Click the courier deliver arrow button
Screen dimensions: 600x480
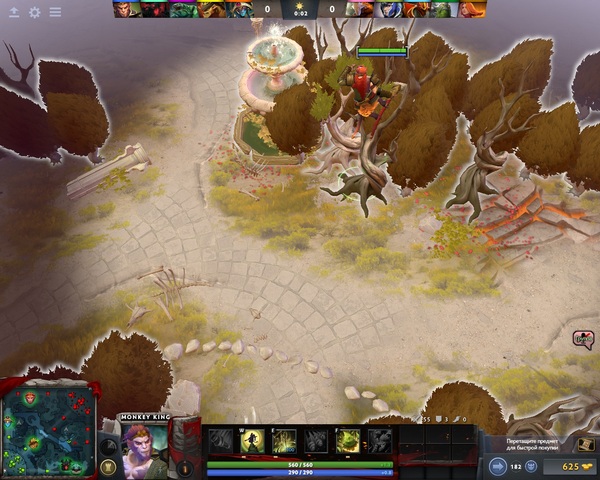(498, 466)
